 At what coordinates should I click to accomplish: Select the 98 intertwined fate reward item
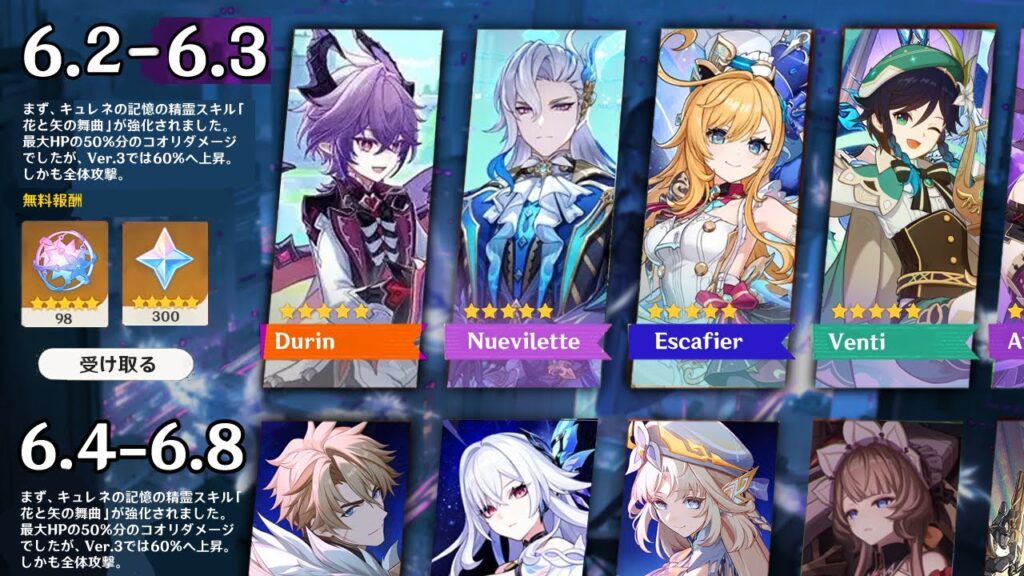coord(61,273)
